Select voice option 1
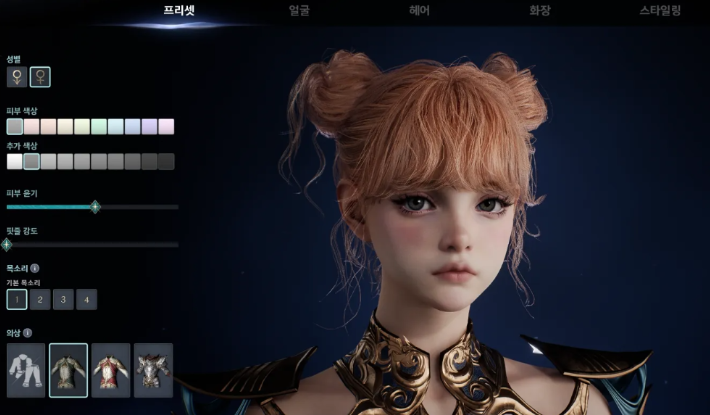The width and height of the screenshot is (710, 415). (16, 299)
